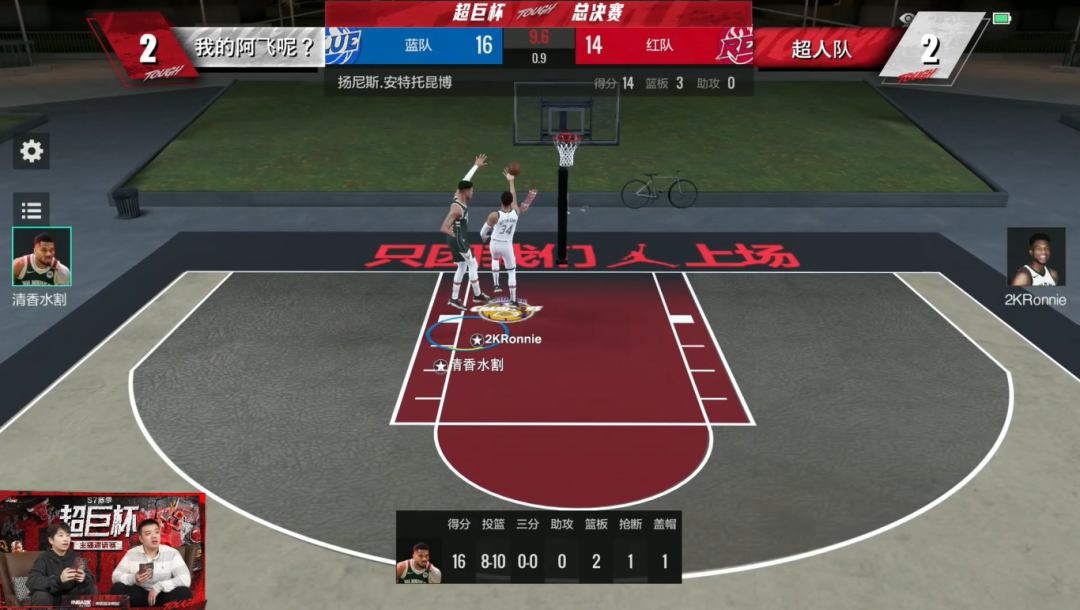This screenshot has width=1080, height=610.
Task: Select the 清香水割 player portrait
Action: (x=41, y=257)
